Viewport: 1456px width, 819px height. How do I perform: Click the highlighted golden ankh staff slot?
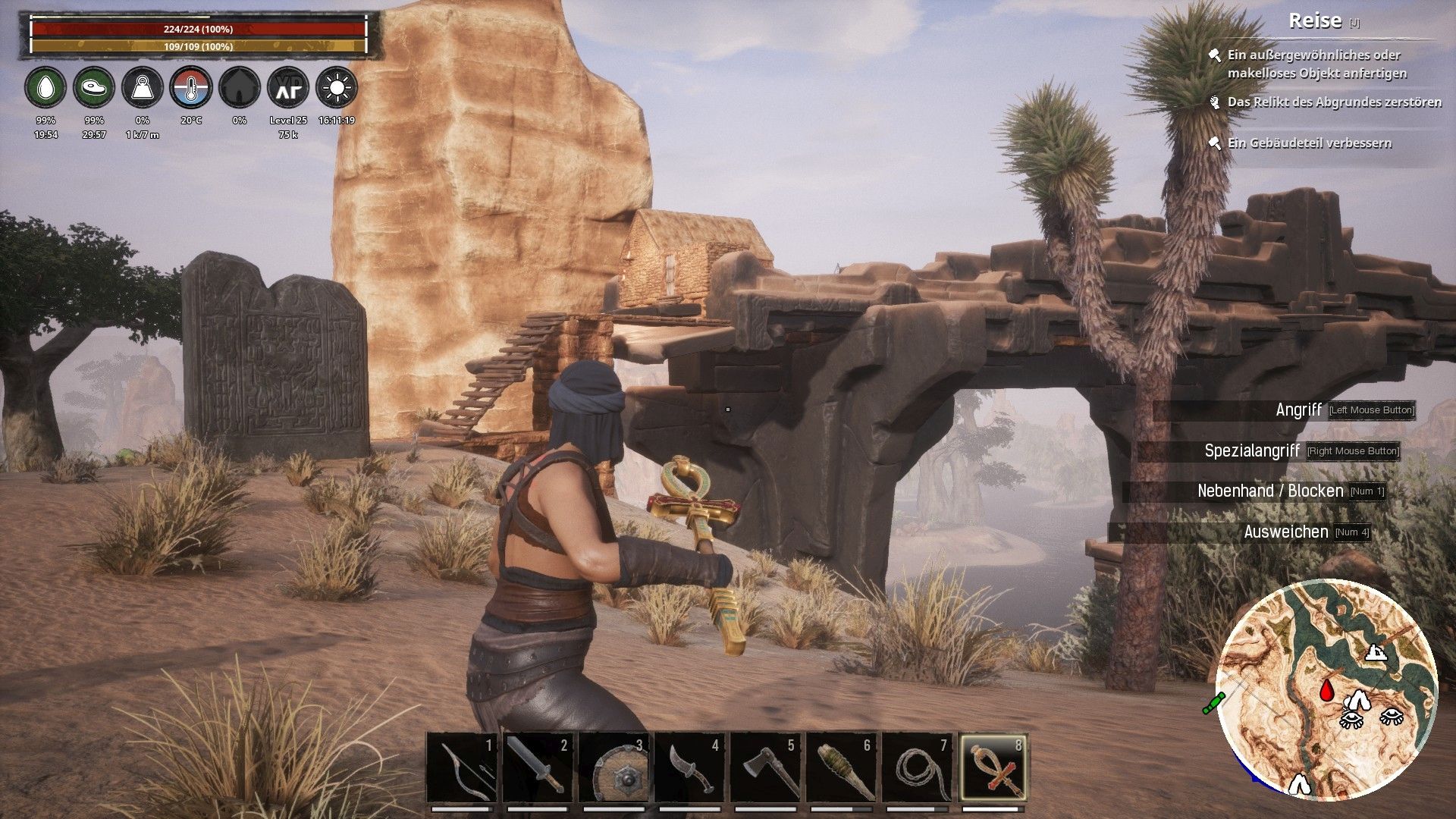click(993, 767)
